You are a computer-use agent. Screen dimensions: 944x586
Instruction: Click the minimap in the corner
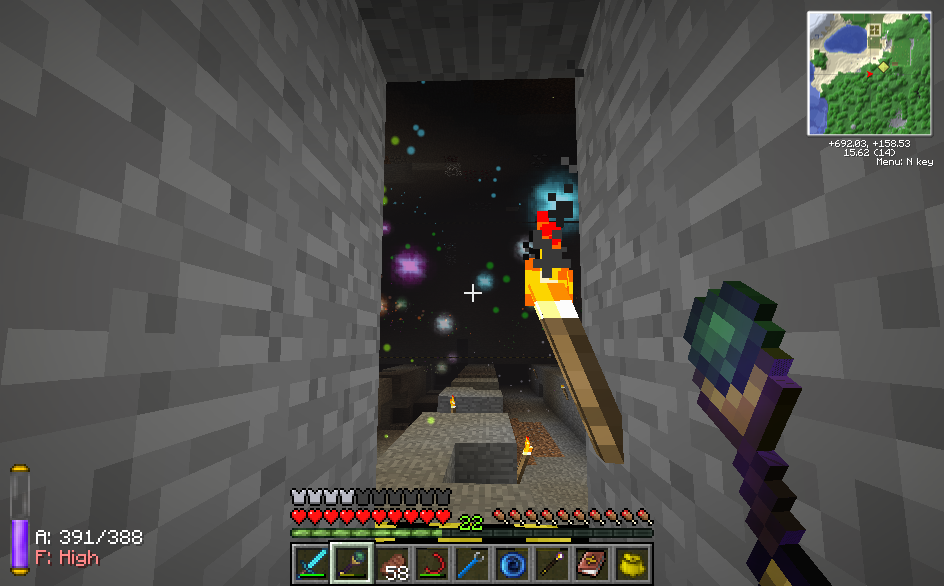click(869, 73)
